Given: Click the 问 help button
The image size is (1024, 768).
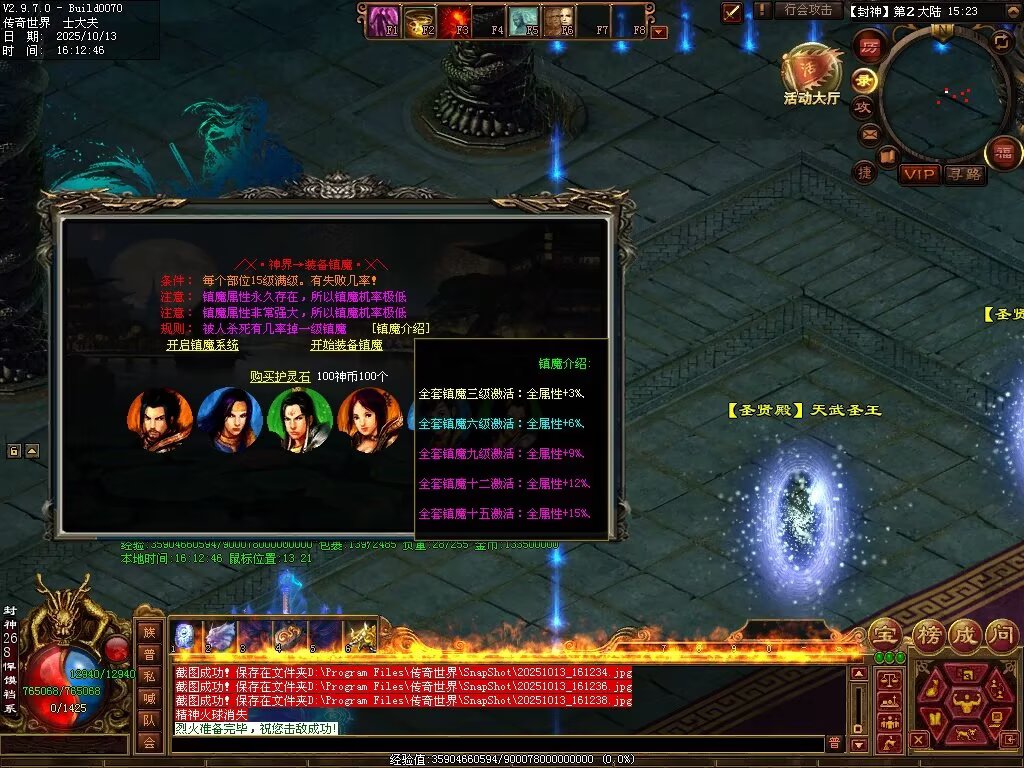Looking at the screenshot, I should pos(1002,634).
